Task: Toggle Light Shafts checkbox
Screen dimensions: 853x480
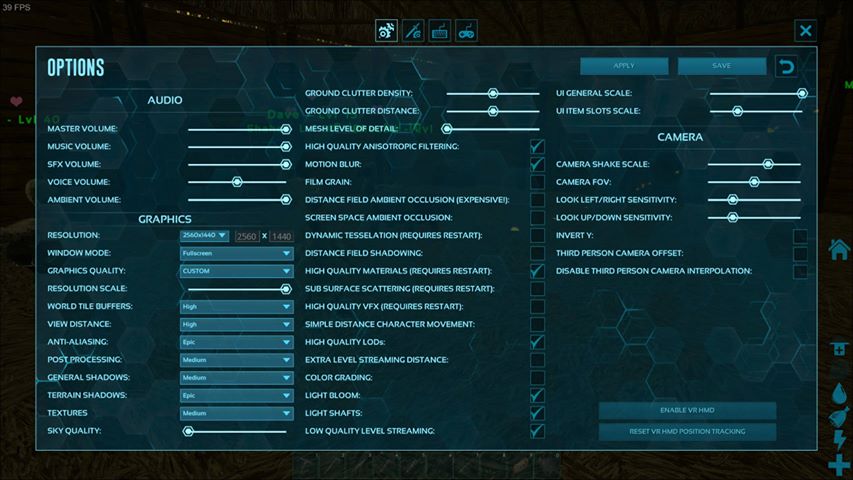Action: [538, 413]
